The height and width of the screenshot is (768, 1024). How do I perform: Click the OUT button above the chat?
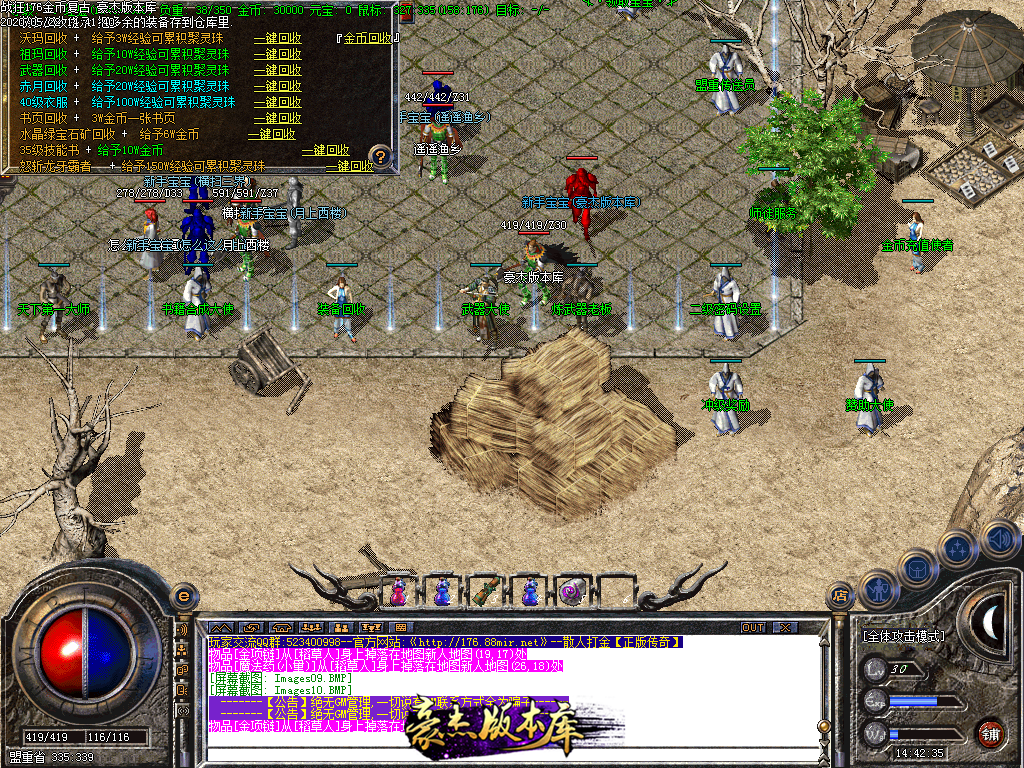753,627
